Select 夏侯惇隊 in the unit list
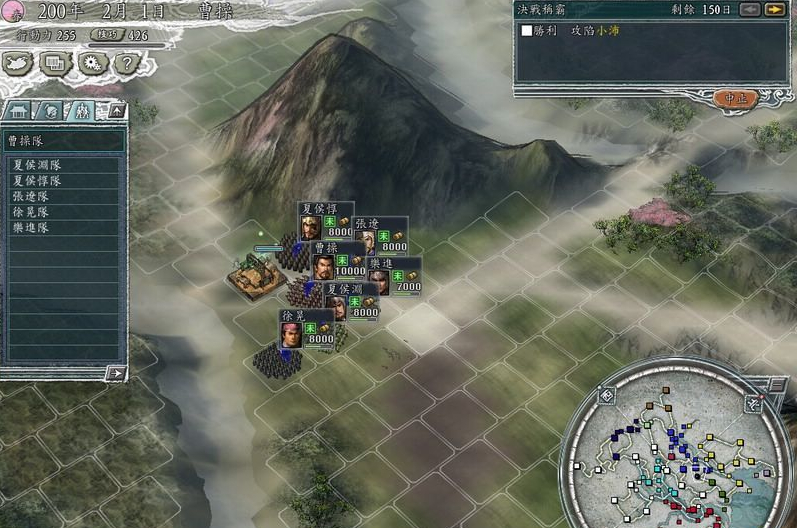 37,181
